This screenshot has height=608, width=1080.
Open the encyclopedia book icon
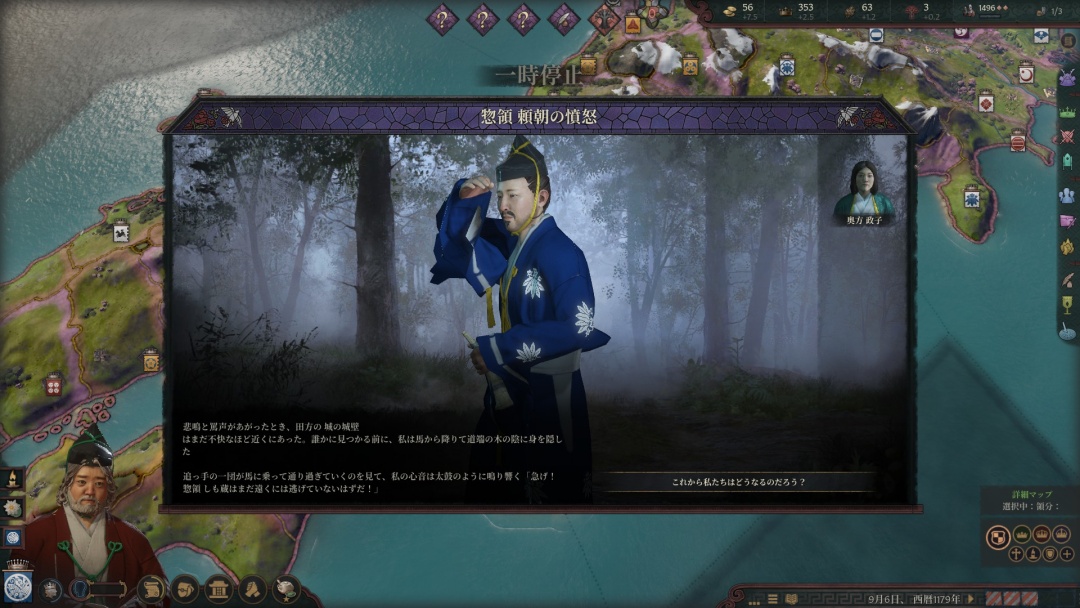click(x=791, y=599)
